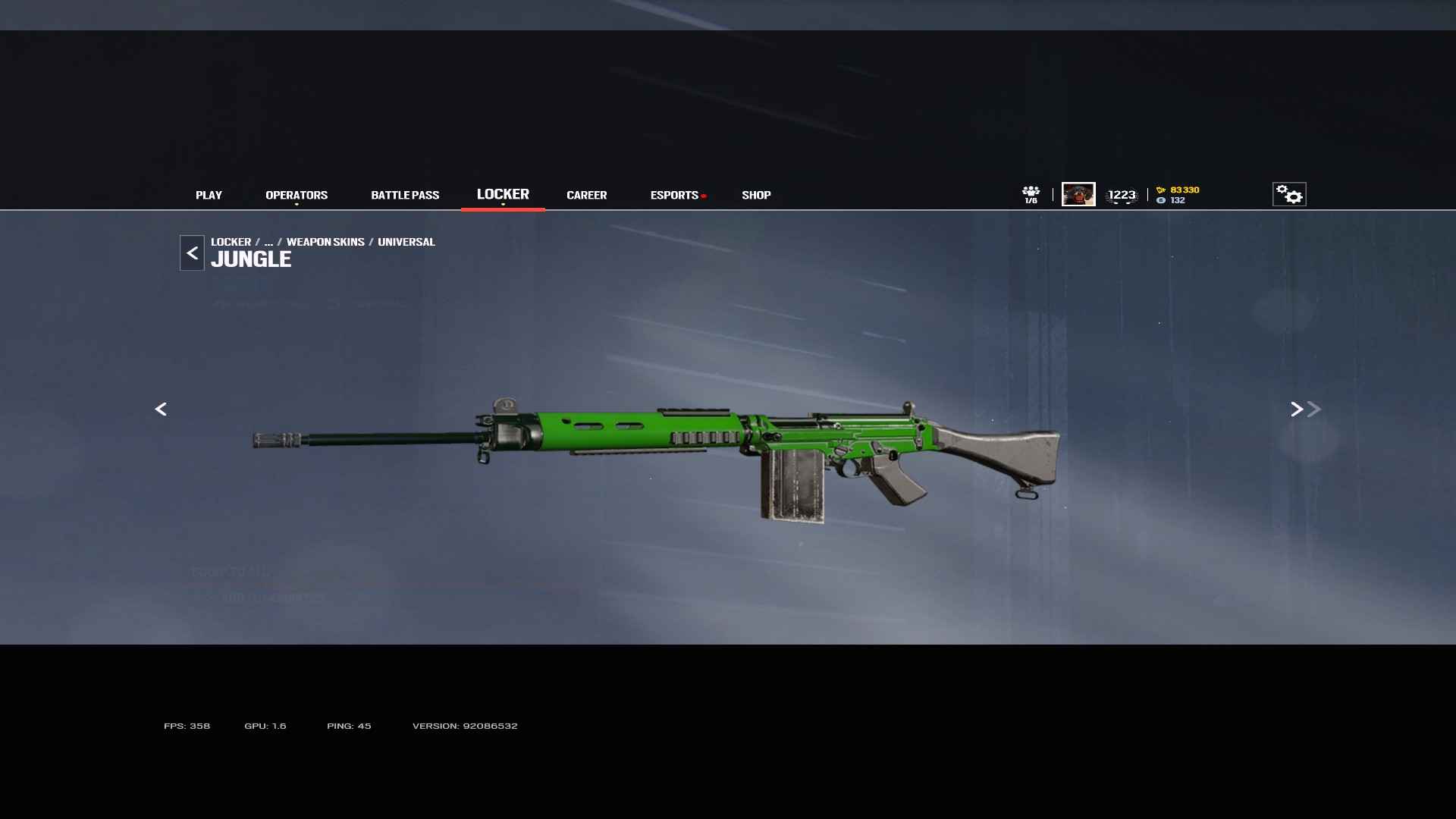Screen dimensions: 1456x819
Task: Open the Play tab
Action: [x=209, y=195]
